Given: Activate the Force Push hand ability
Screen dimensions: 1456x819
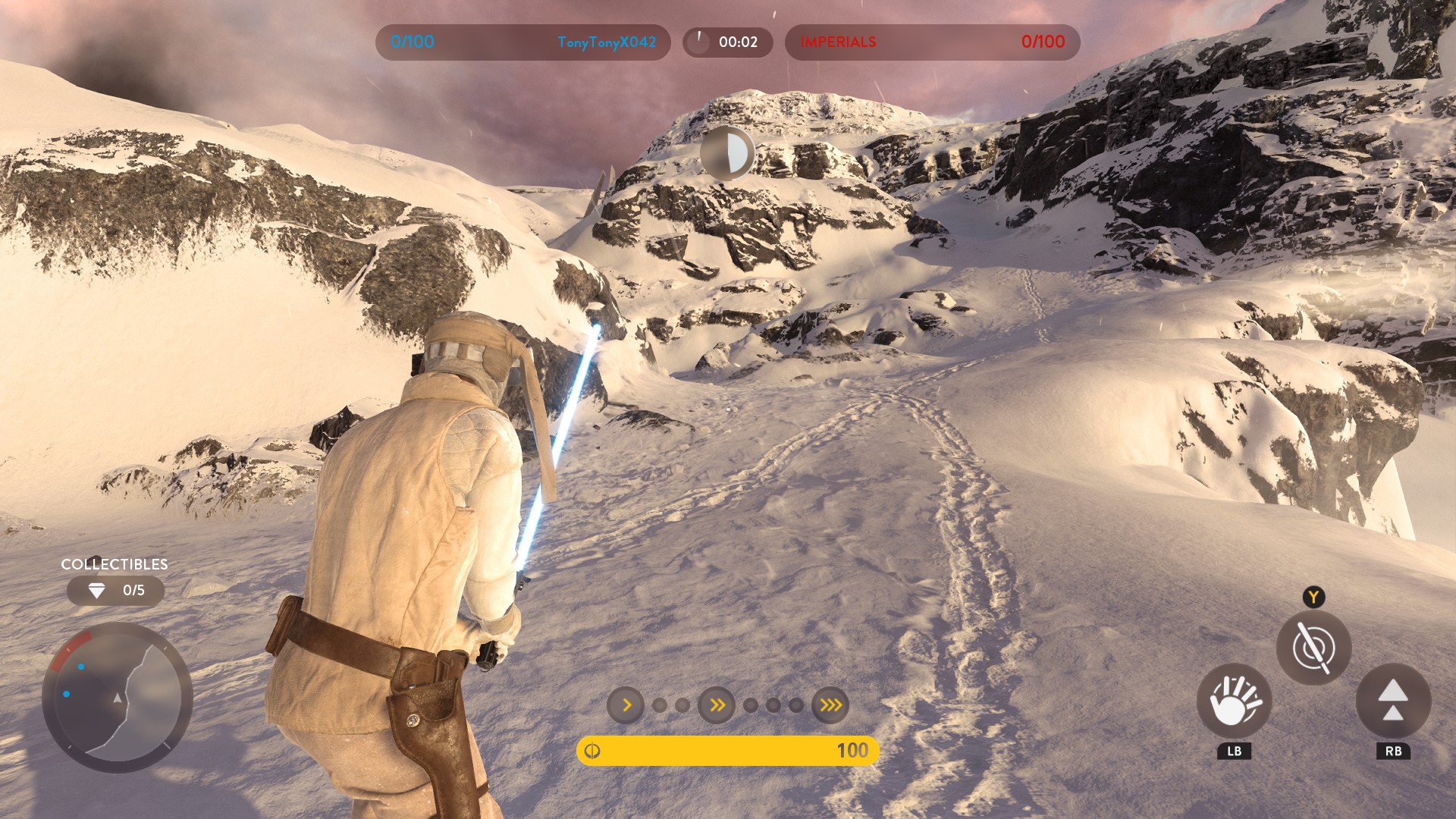Looking at the screenshot, I should click(1234, 701).
